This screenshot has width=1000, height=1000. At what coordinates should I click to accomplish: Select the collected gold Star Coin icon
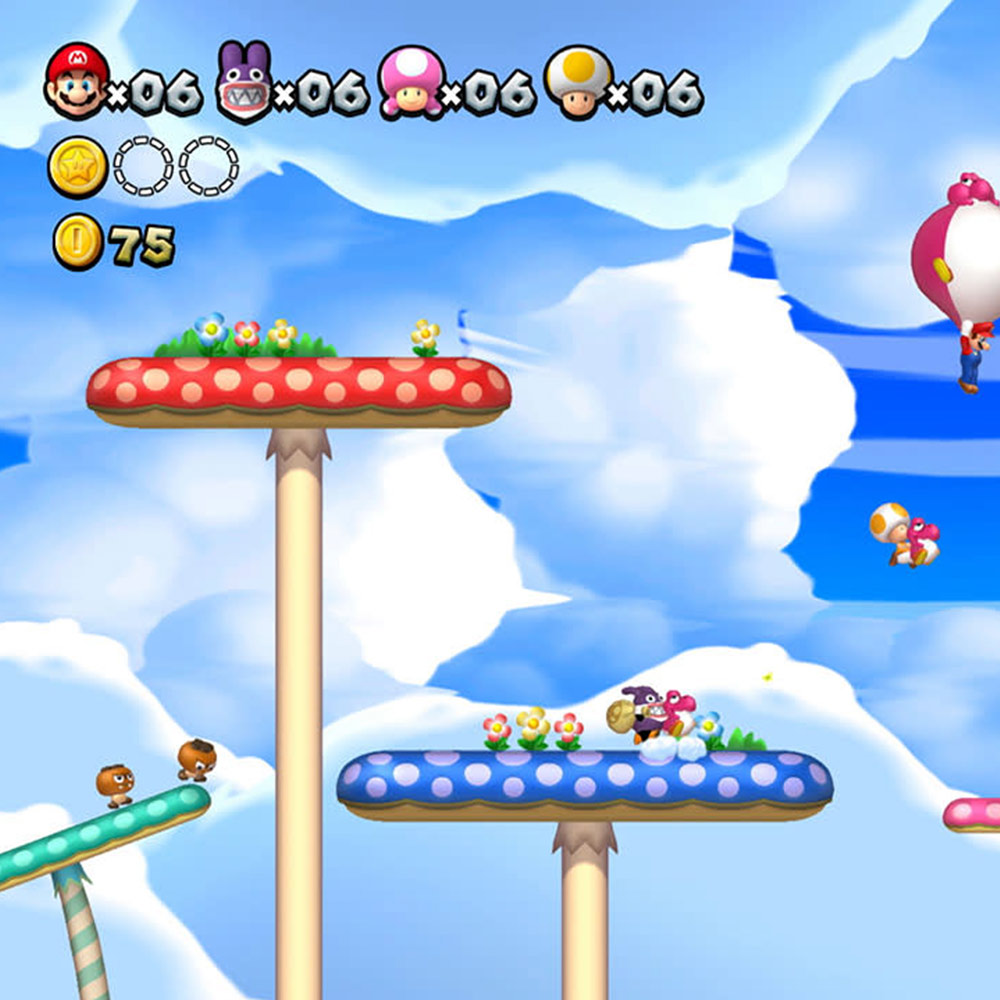click(78, 166)
